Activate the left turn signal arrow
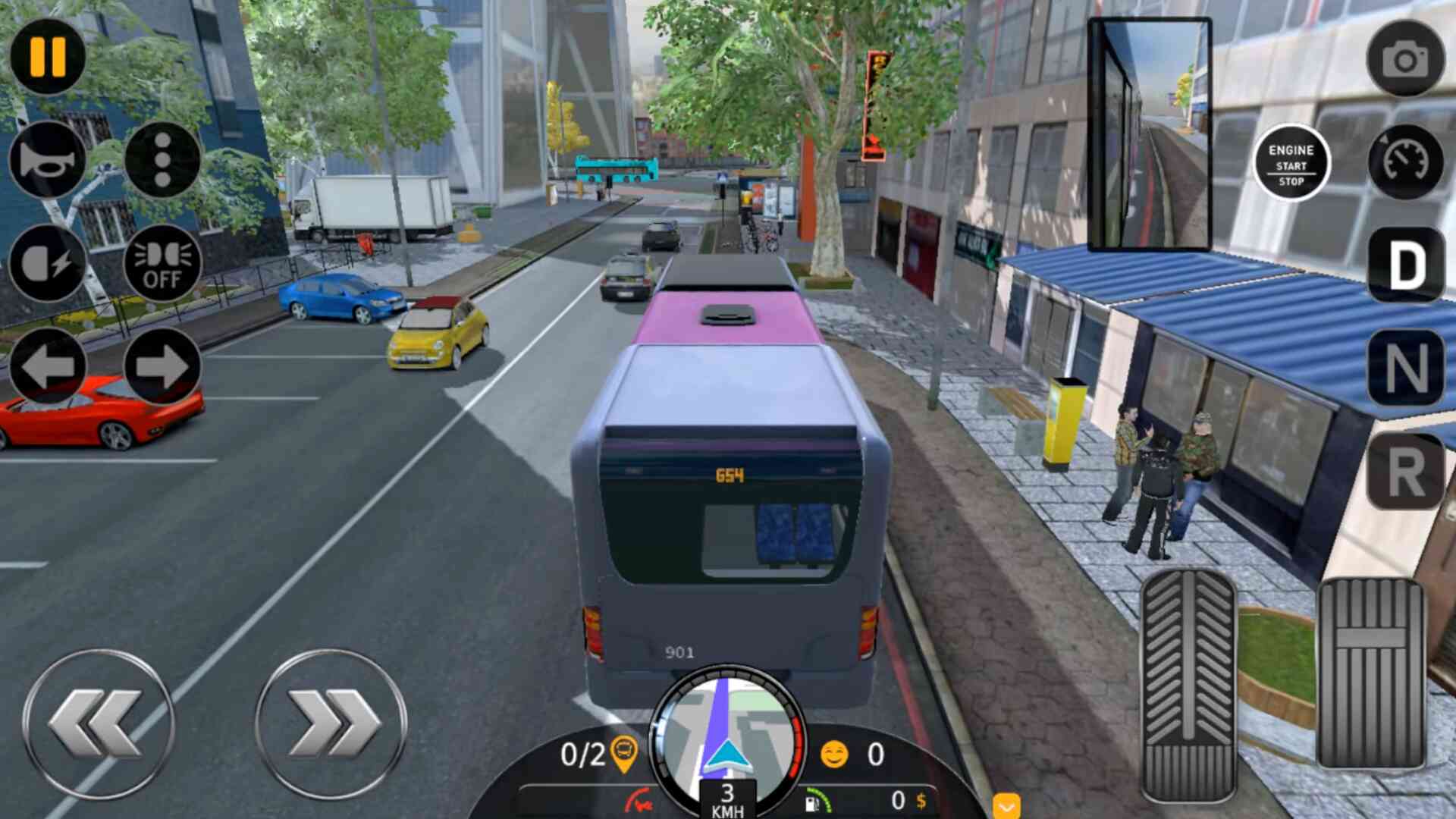This screenshot has height=819, width=1456. click(x=48, y=366)
